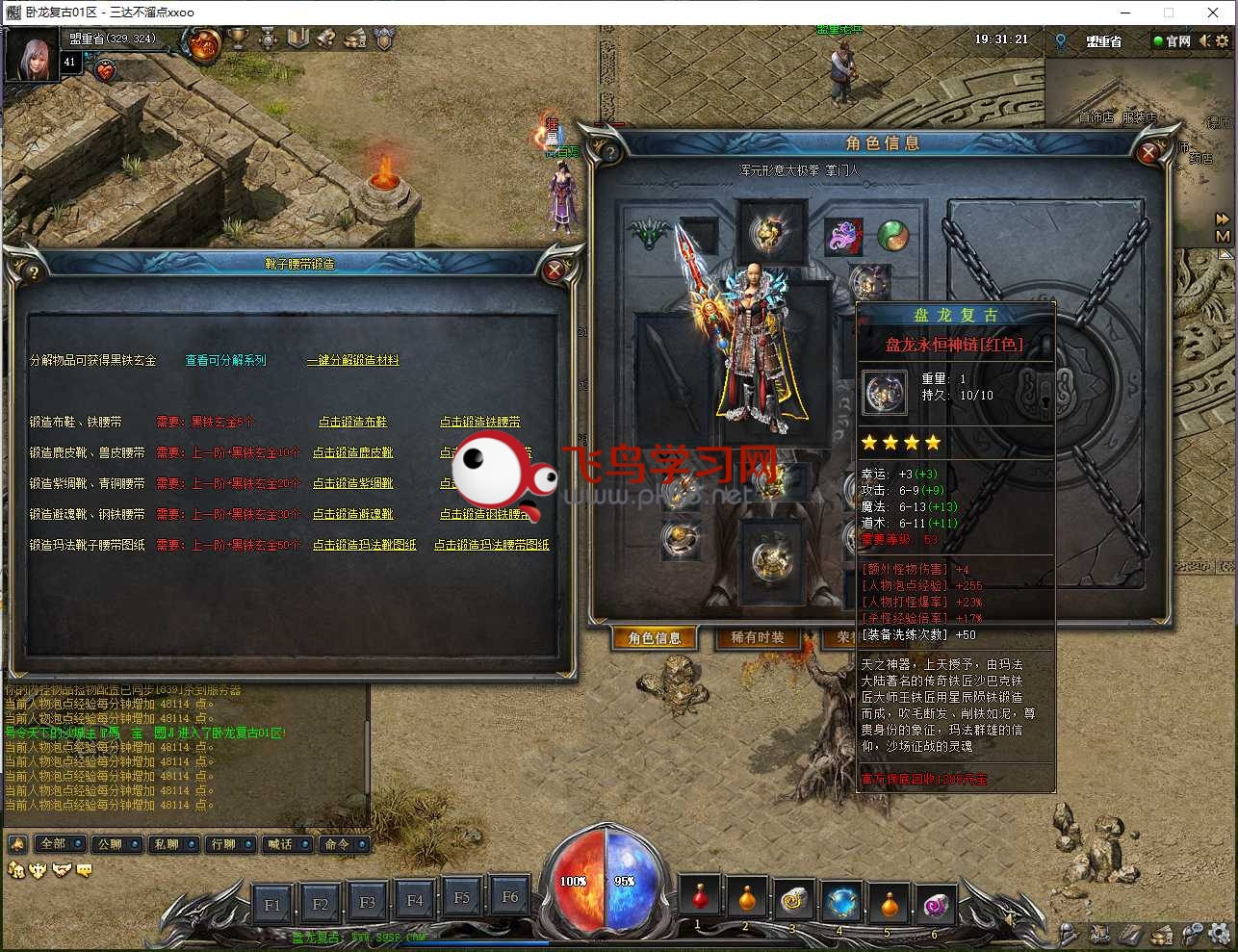Click the forge Mafa belt blueprint link

[491, 545]
